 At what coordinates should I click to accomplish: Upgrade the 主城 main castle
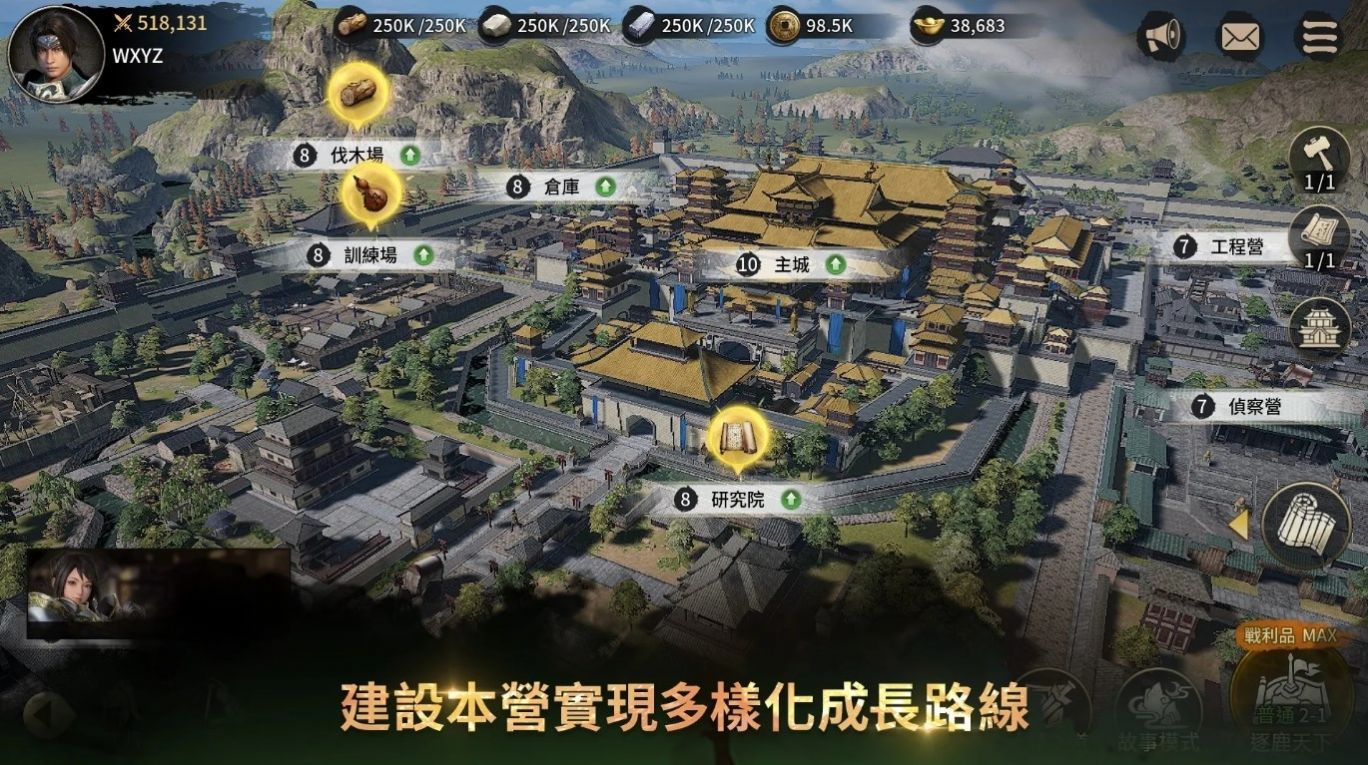point(835,265)
